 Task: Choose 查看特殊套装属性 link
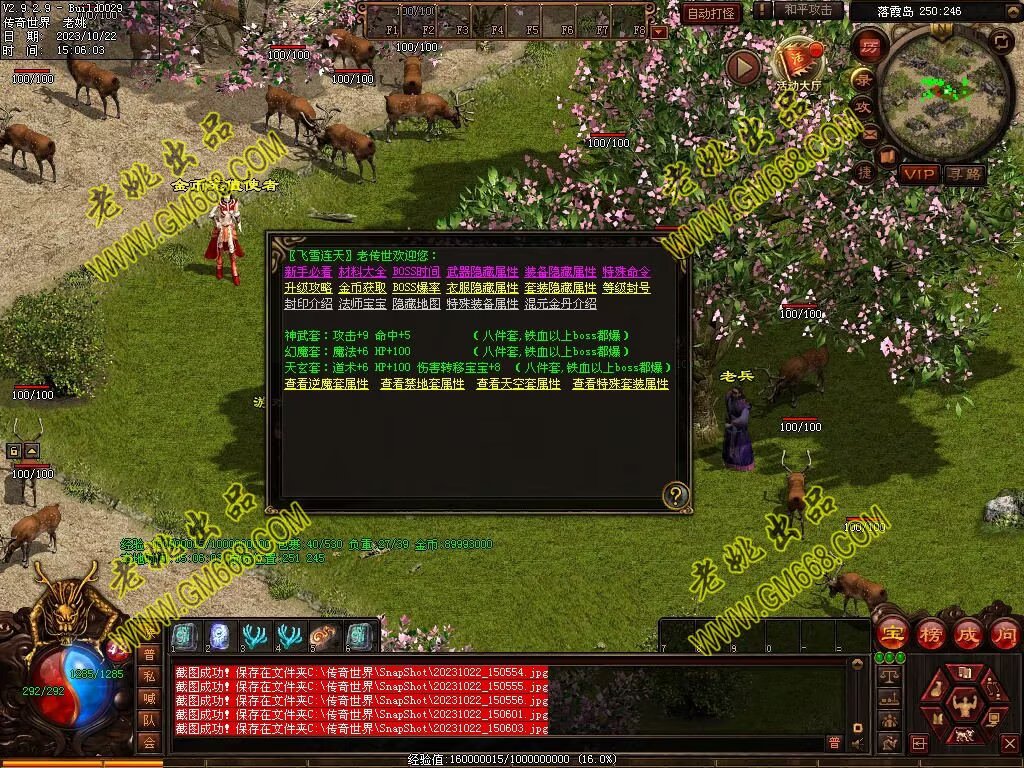[620, 384]
